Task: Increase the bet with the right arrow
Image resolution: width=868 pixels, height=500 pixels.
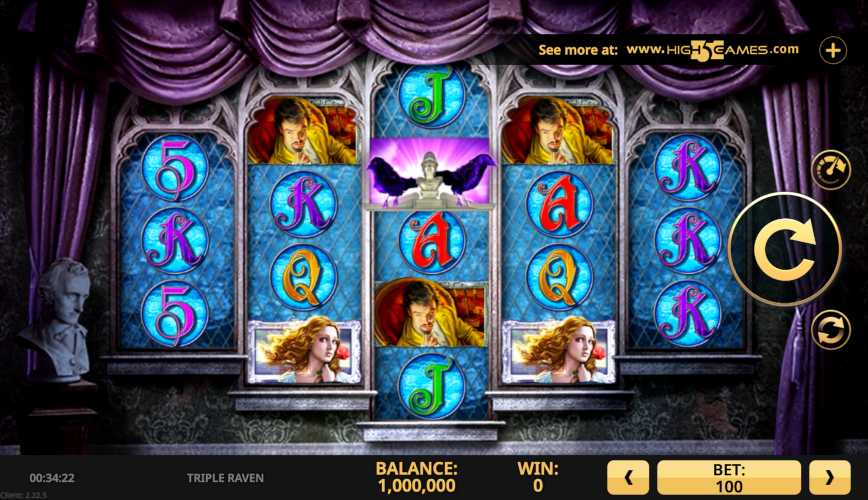Action: [829, 478]
